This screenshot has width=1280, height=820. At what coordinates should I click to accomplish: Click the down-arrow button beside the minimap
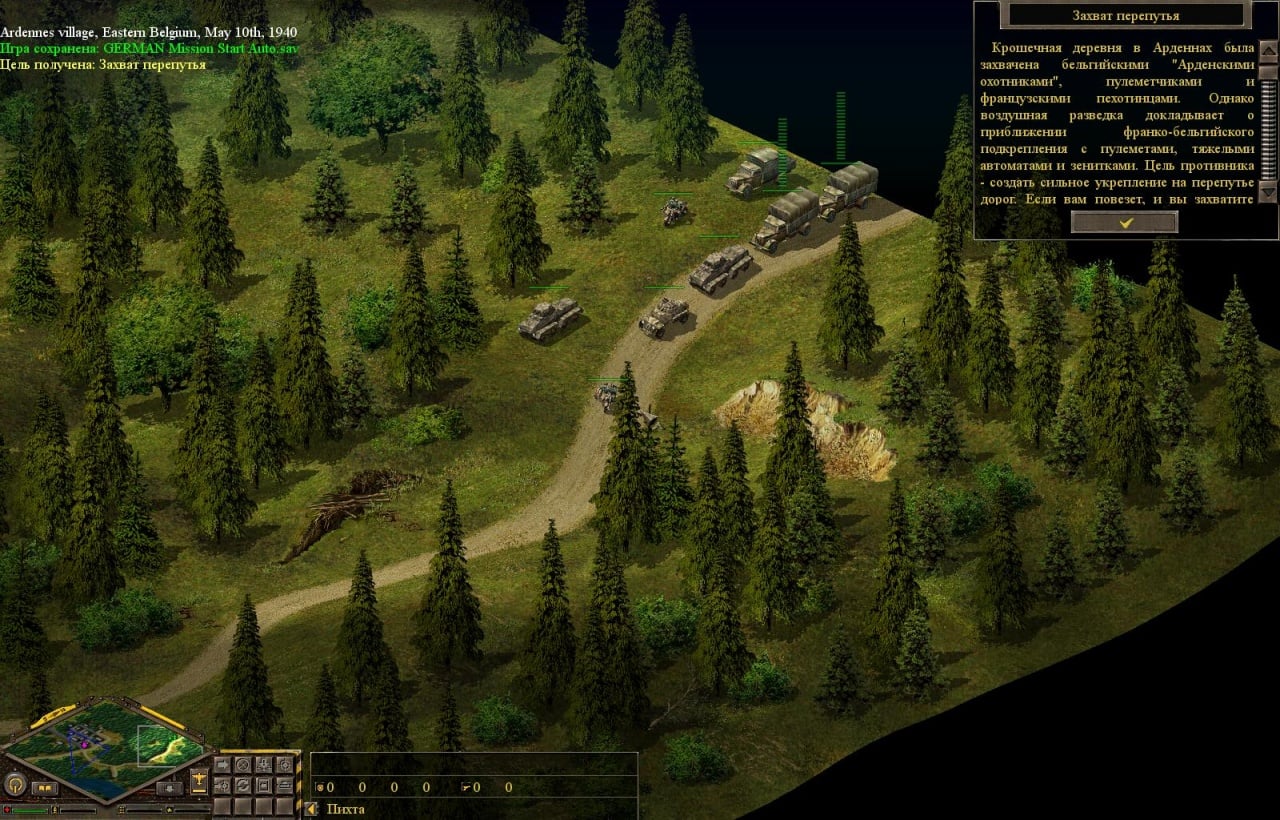coord(169,788)
